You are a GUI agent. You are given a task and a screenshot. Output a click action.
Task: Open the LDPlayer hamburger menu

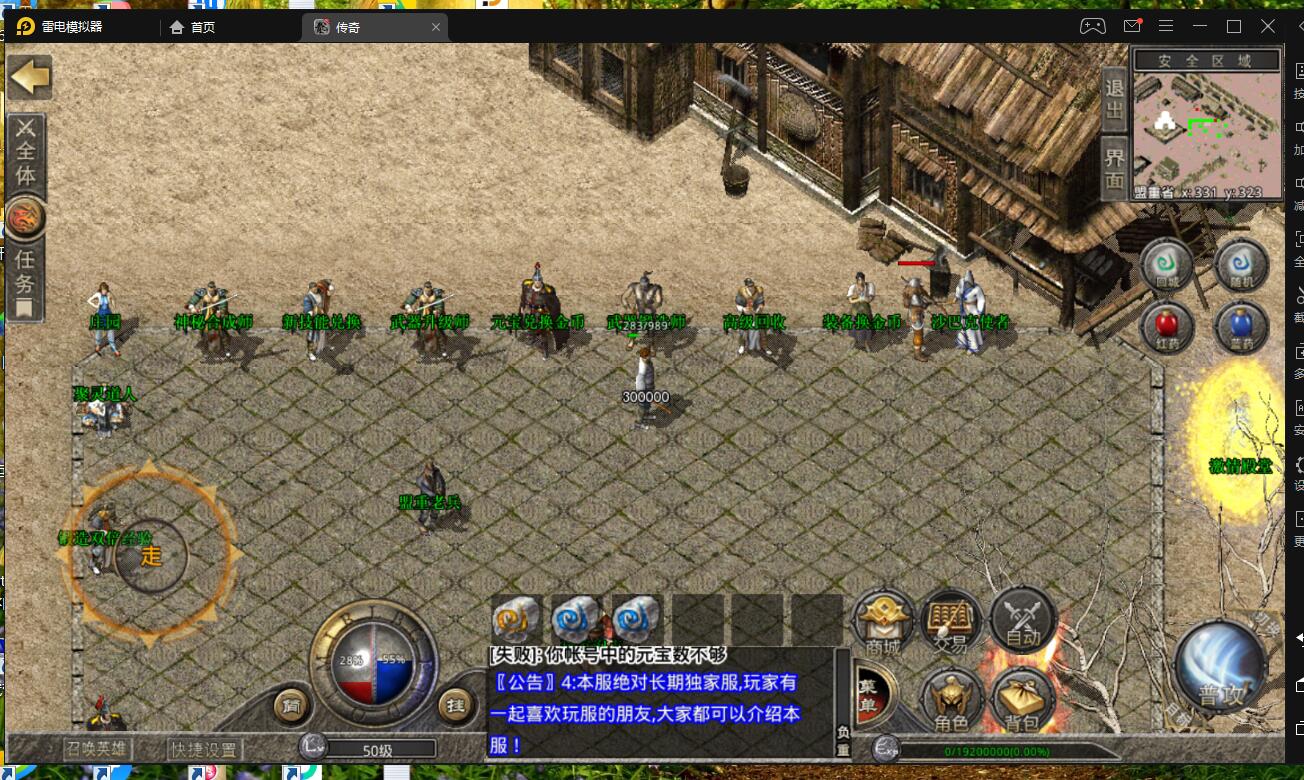point(1166,26)
